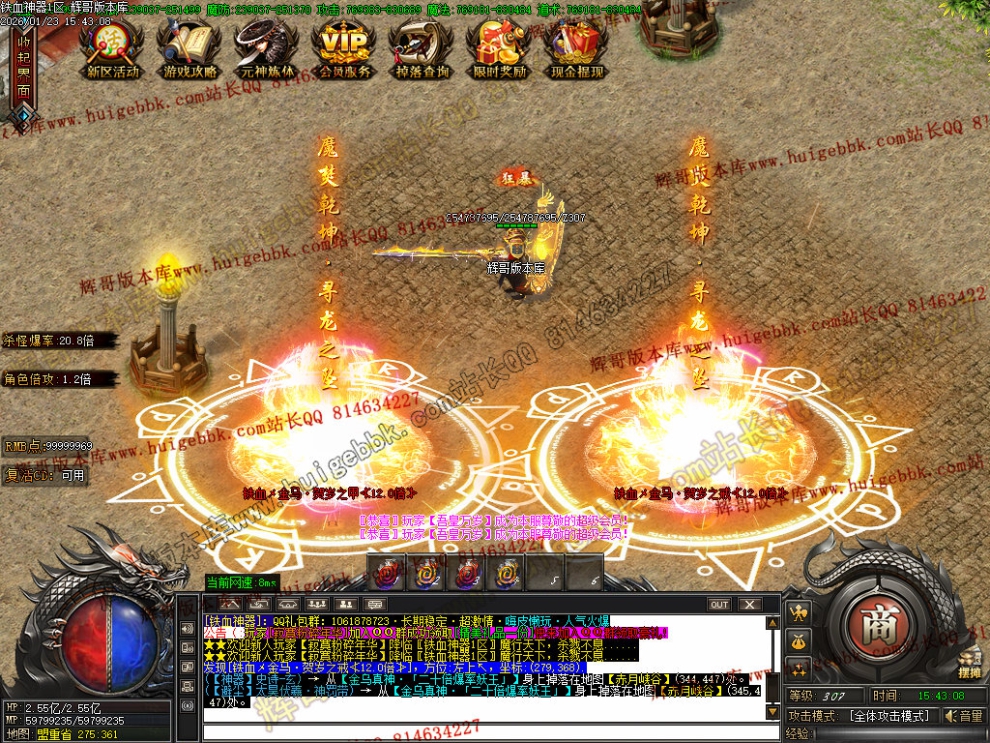Open the 游戏攻略 guide book
990x743 pixels.
pos(191,47)
